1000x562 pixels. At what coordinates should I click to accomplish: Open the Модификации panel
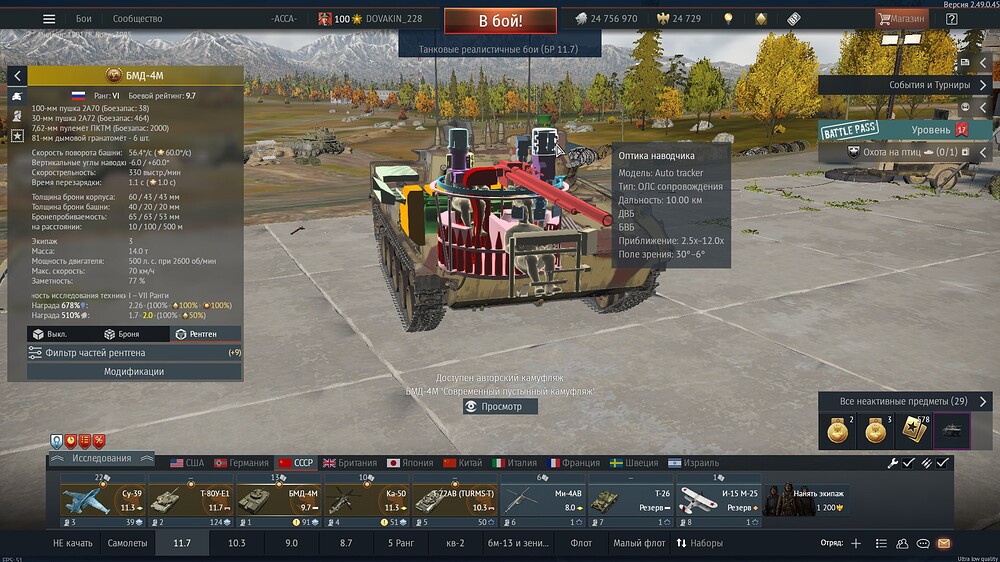[135, 372]
